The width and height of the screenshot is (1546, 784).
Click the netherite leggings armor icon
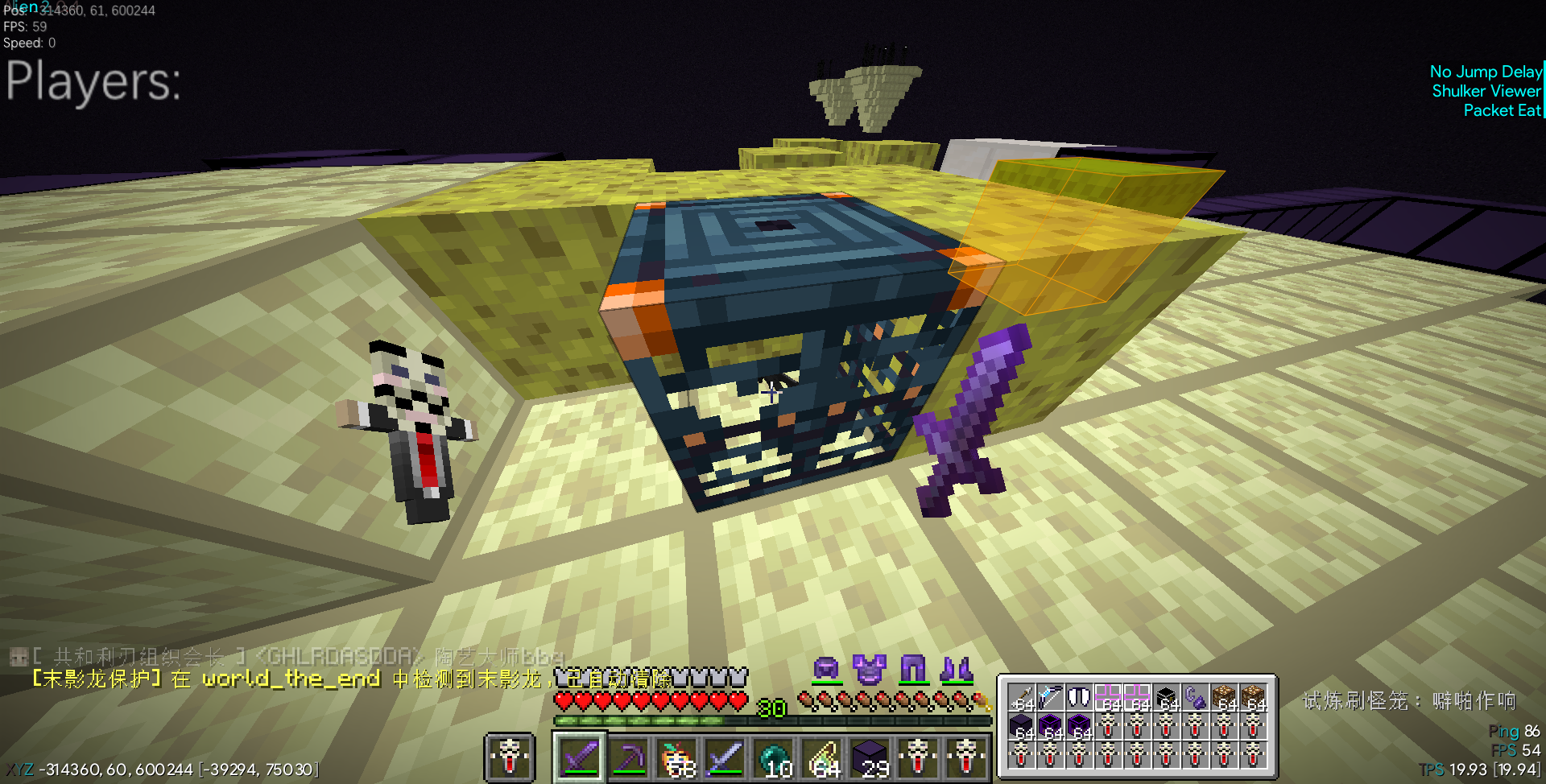tap(913, 668)
